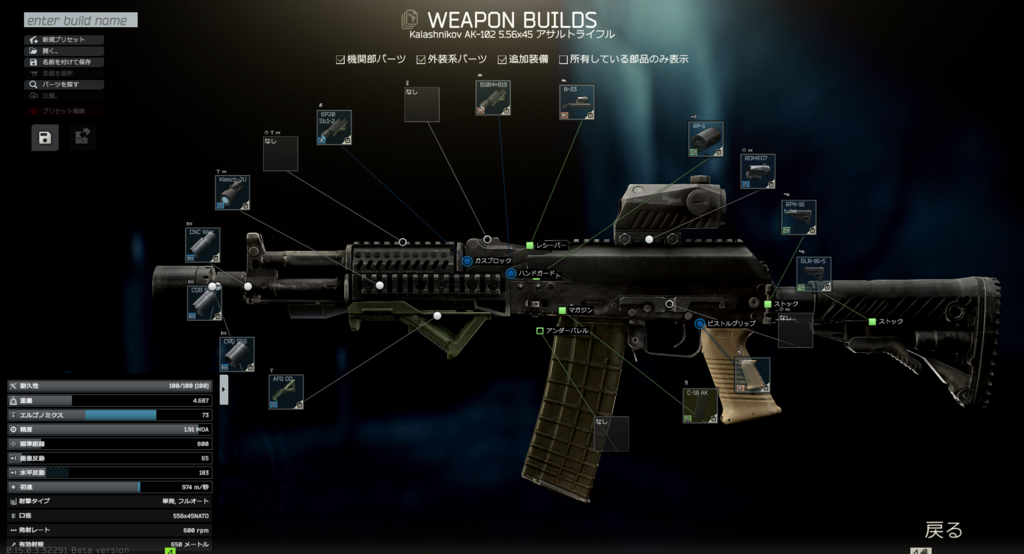Select the Klesch-2U flashlight slot
Image resolution: width=1024 pixels, height=554 pixels.
[232, 193]
